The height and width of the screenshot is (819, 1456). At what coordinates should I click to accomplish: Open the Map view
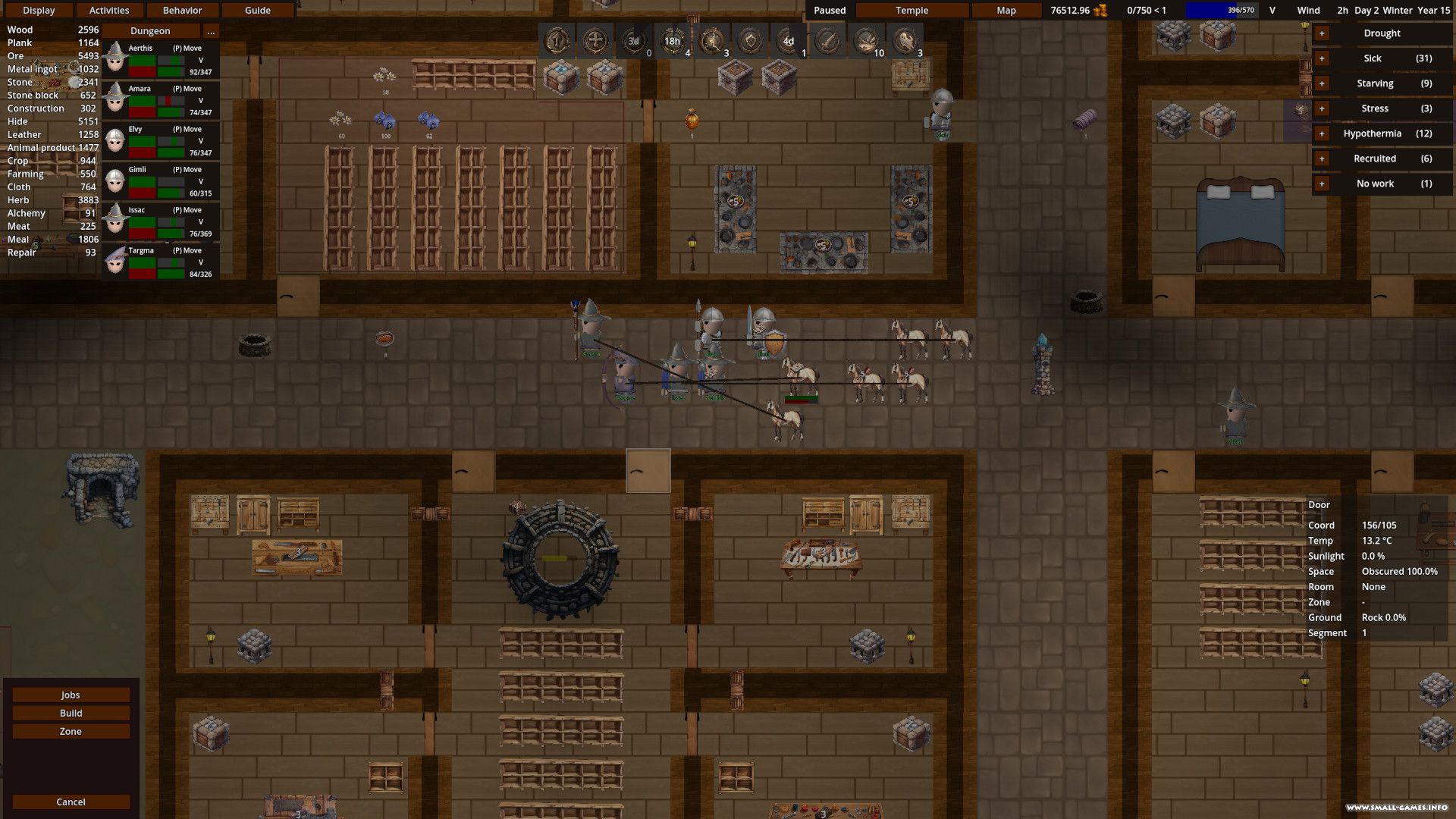pyautogui.click(x=1006, y=11)
